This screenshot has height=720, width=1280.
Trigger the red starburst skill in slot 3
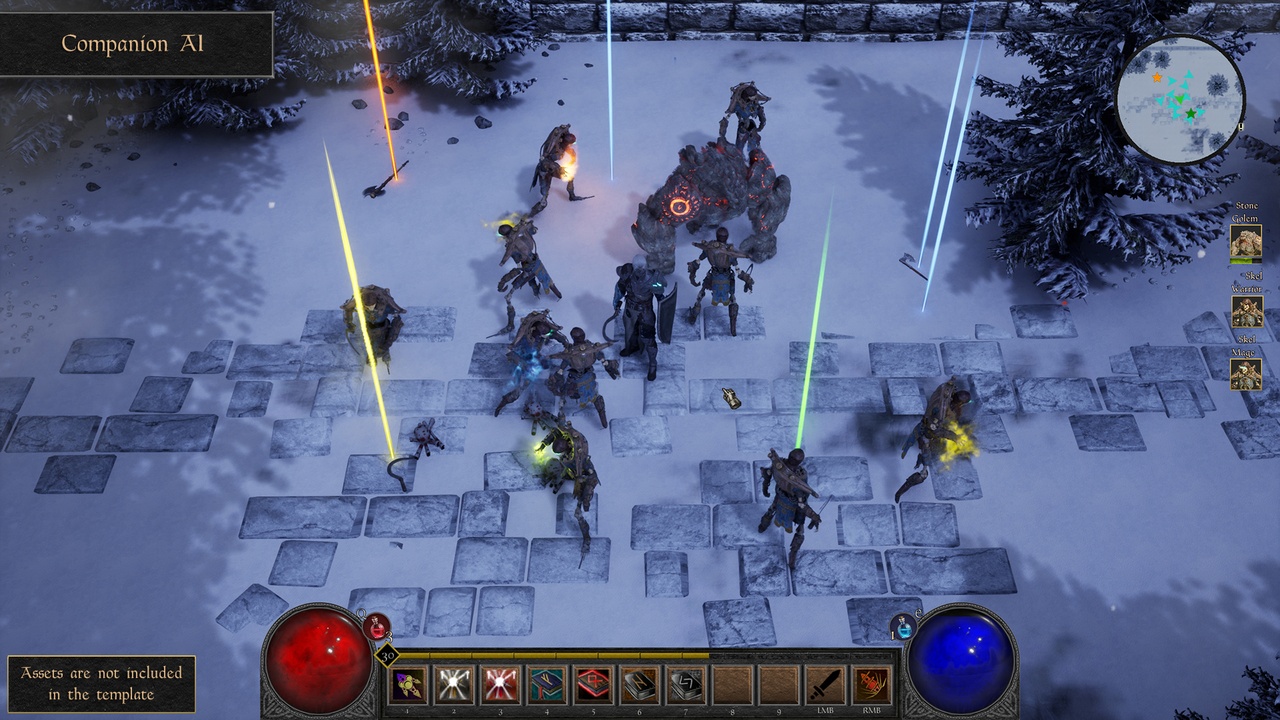(501, 685)
